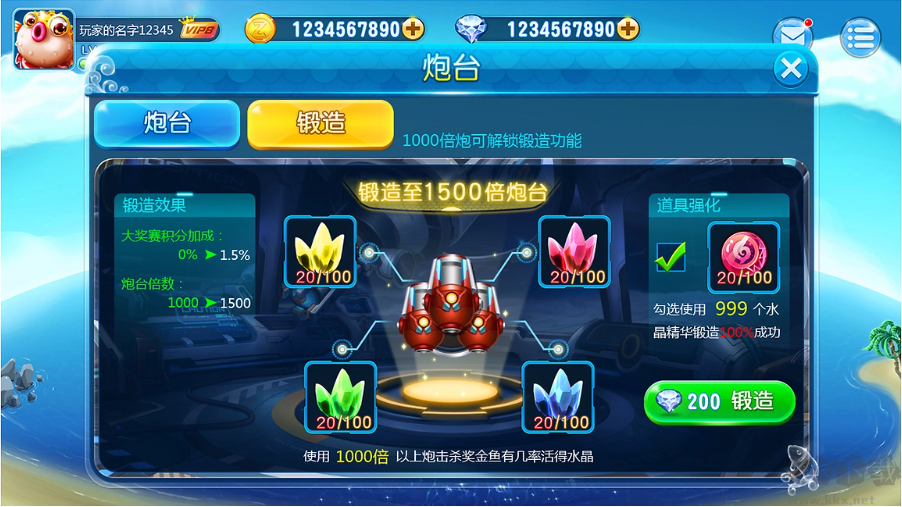
Task: Switch to the 炮台 tab
Action: (x=167, y=123)
